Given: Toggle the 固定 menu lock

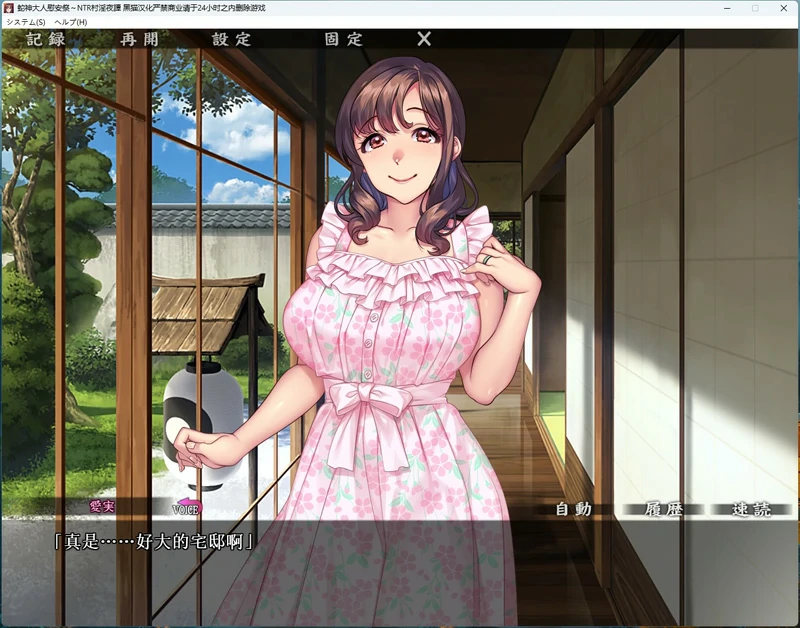Looking at the screenshot, I should 343,39.
